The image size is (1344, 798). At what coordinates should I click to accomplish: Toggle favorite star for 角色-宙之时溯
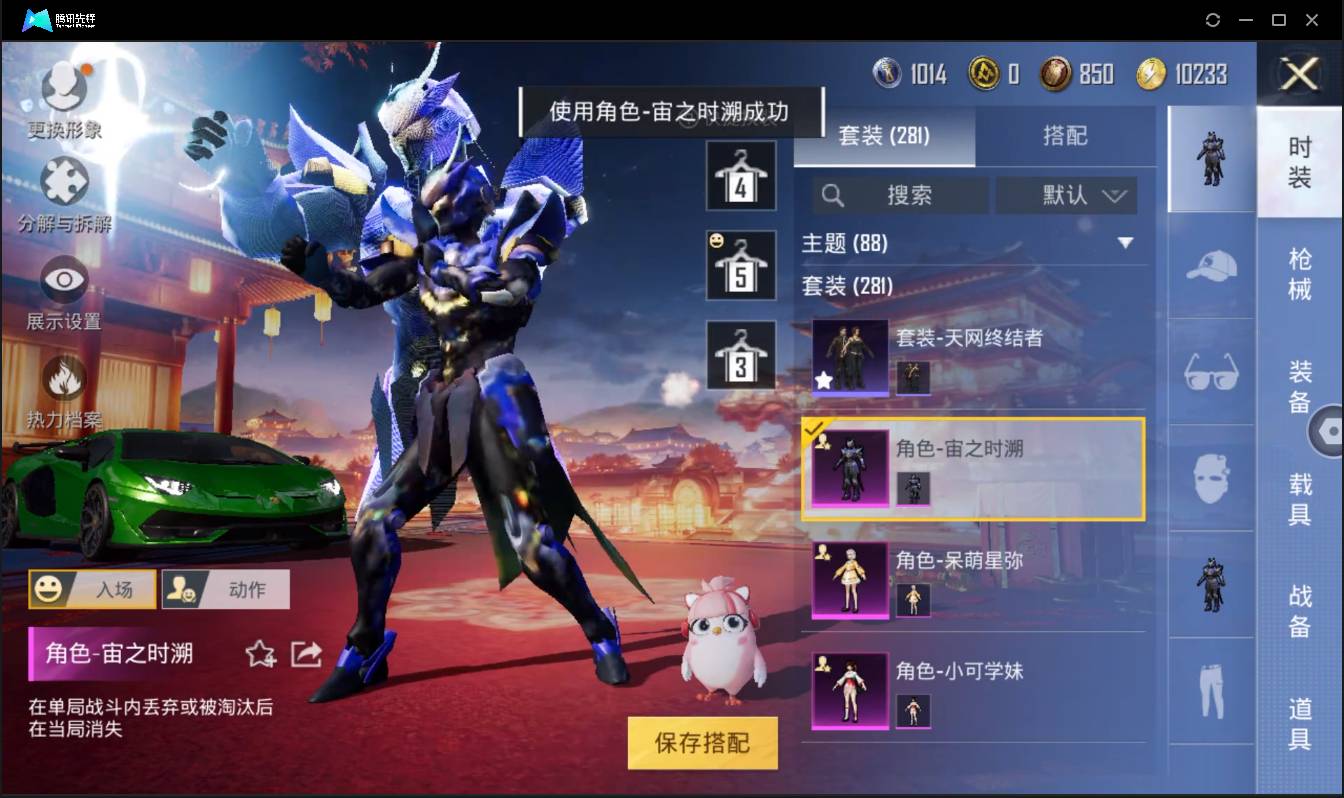coord(260,654)
